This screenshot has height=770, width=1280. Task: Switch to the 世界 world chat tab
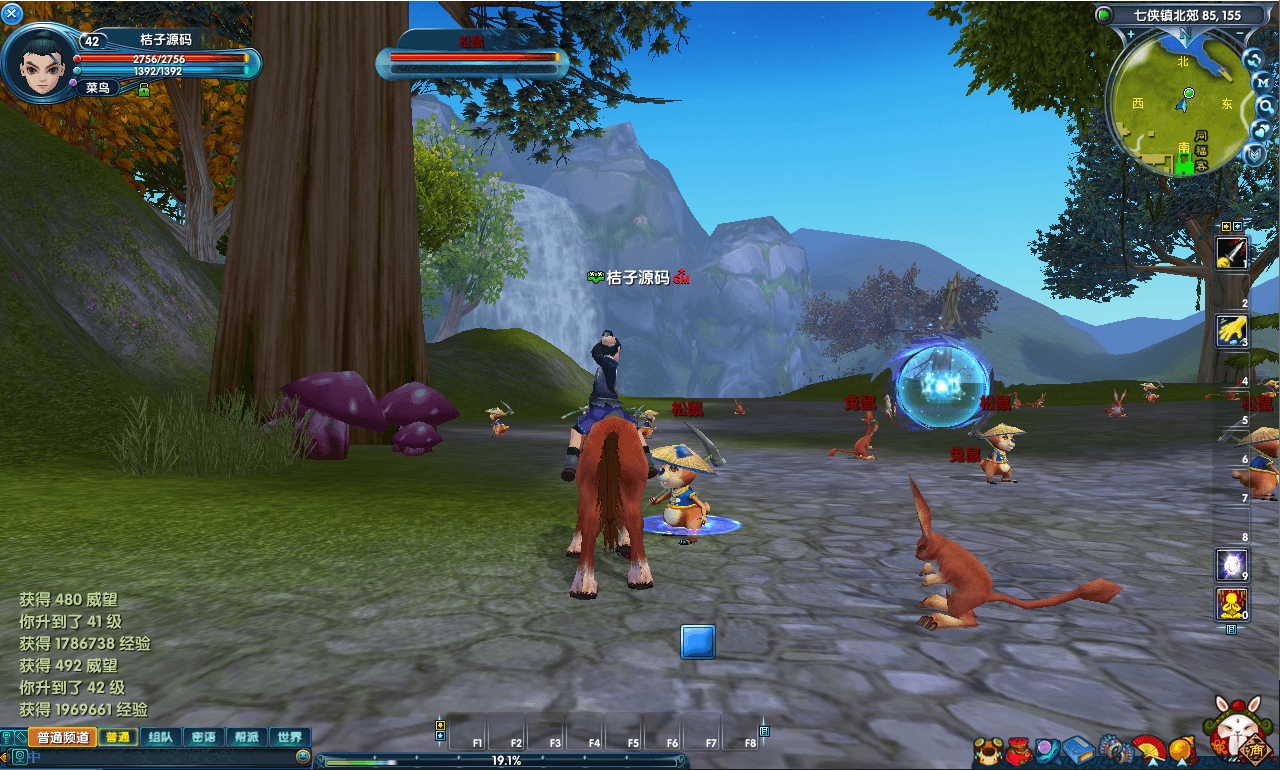pos(290,737)
